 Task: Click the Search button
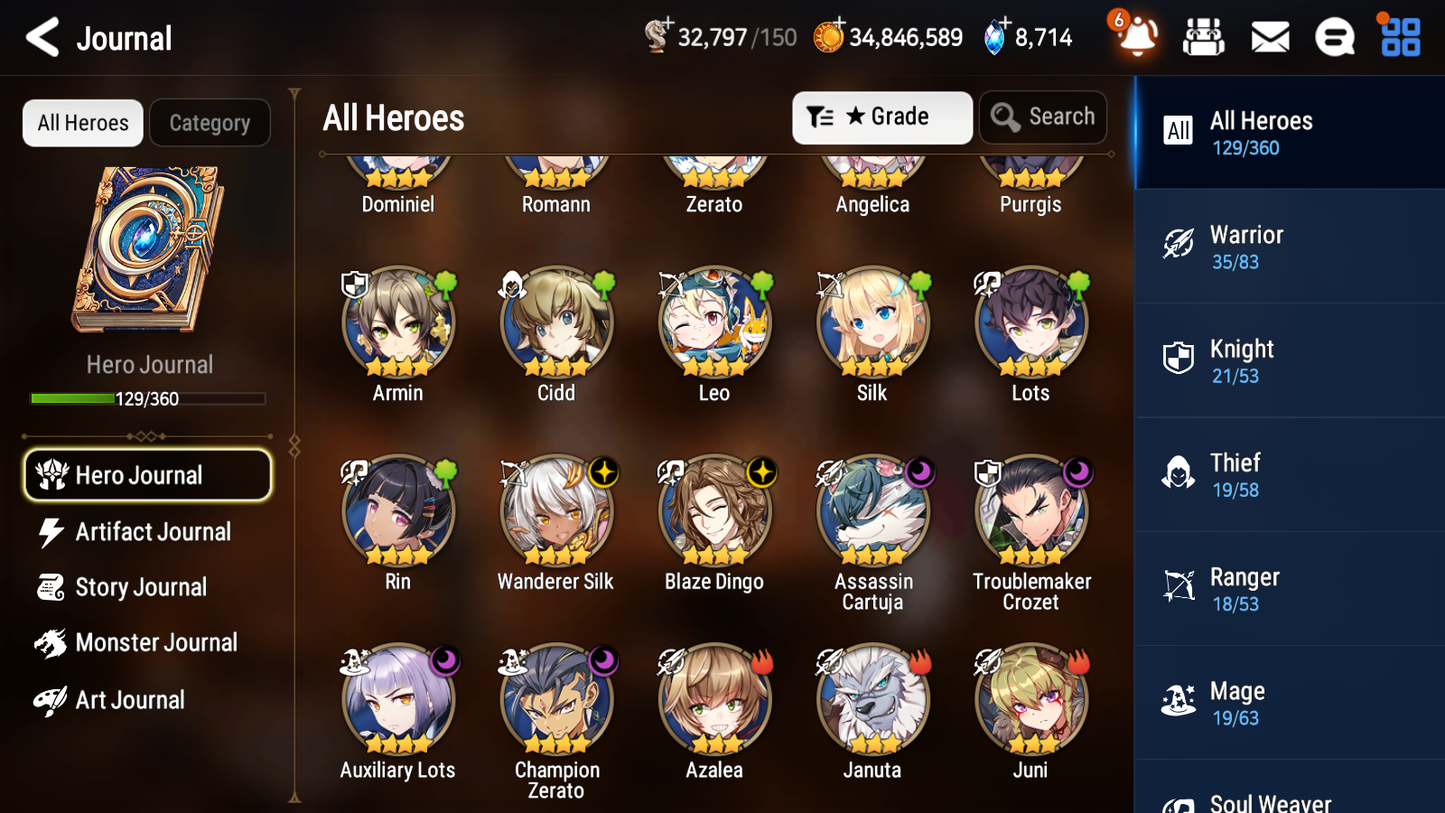click(1042, 117)
